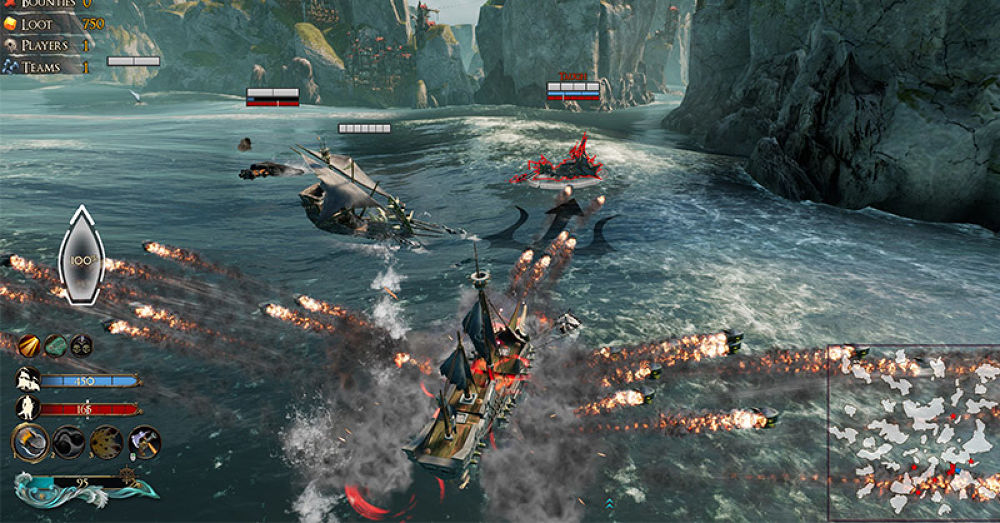1000x523 pixels.
Task: Open the minimap of the islands
Action: [x=913, y=433]
